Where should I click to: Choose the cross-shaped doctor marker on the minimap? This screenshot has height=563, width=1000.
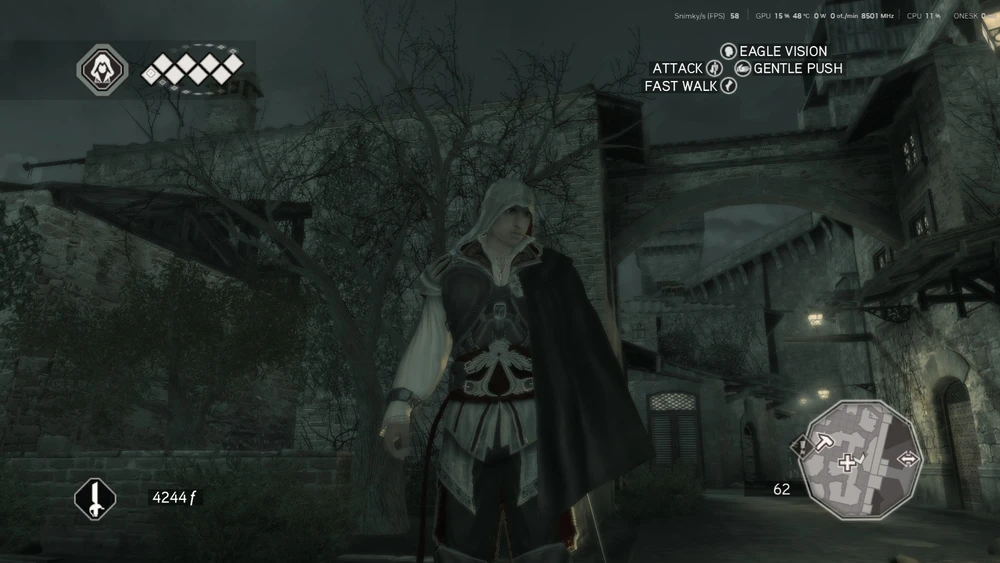[x=848, y=462]
